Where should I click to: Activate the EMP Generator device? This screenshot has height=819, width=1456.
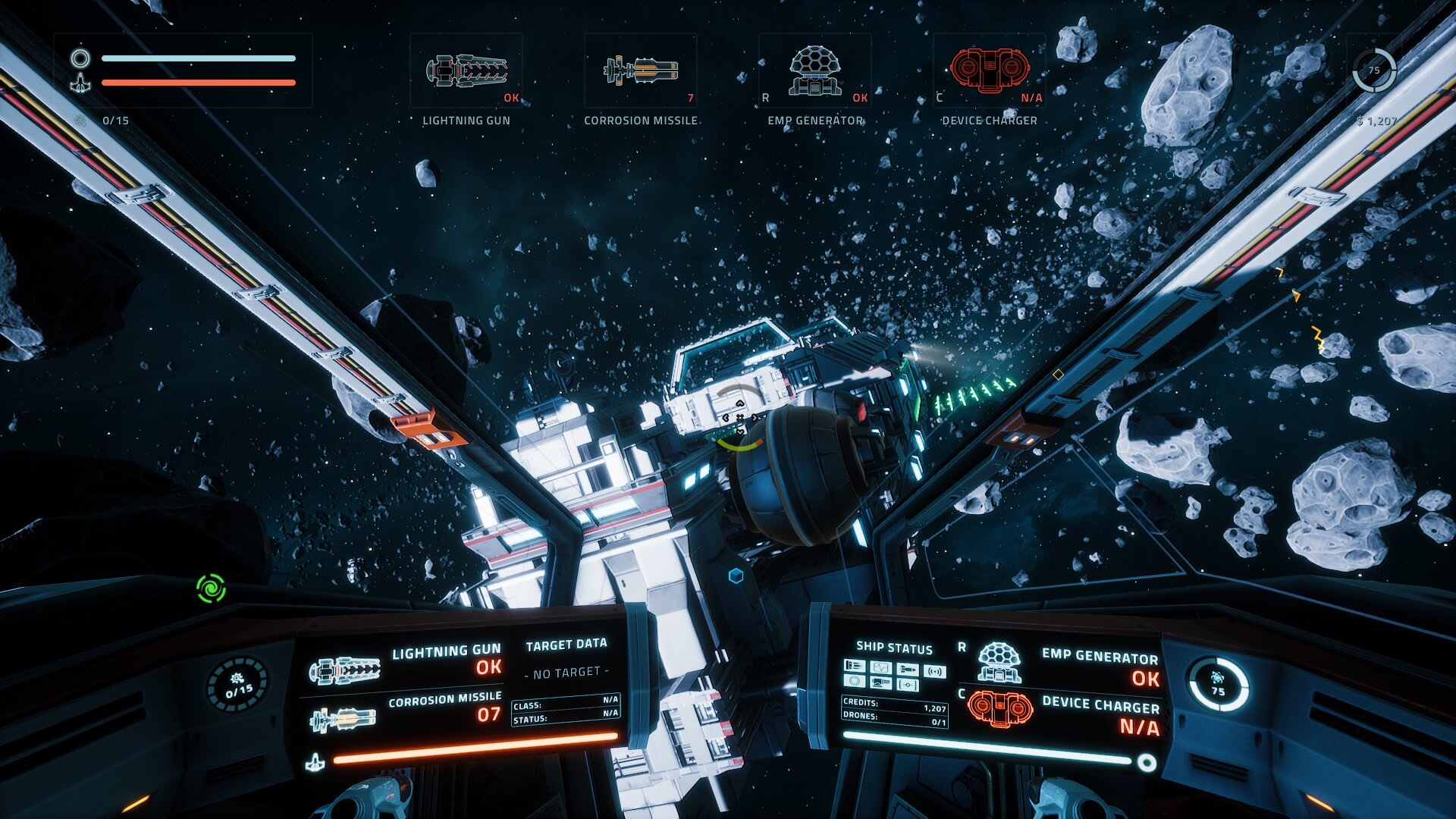(x=814, y=71)
